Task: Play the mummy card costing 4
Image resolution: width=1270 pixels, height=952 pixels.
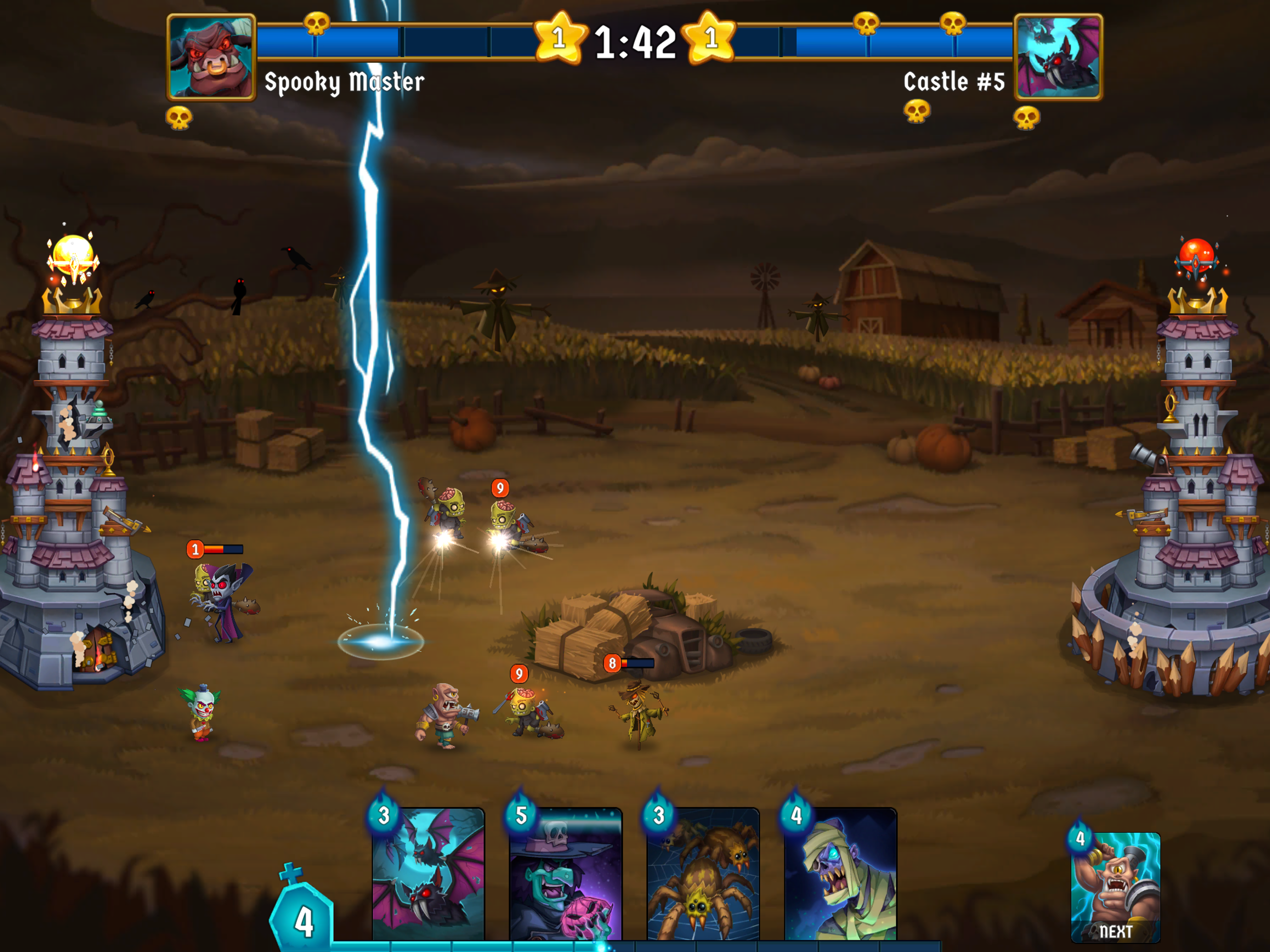Action: (840, 873)
